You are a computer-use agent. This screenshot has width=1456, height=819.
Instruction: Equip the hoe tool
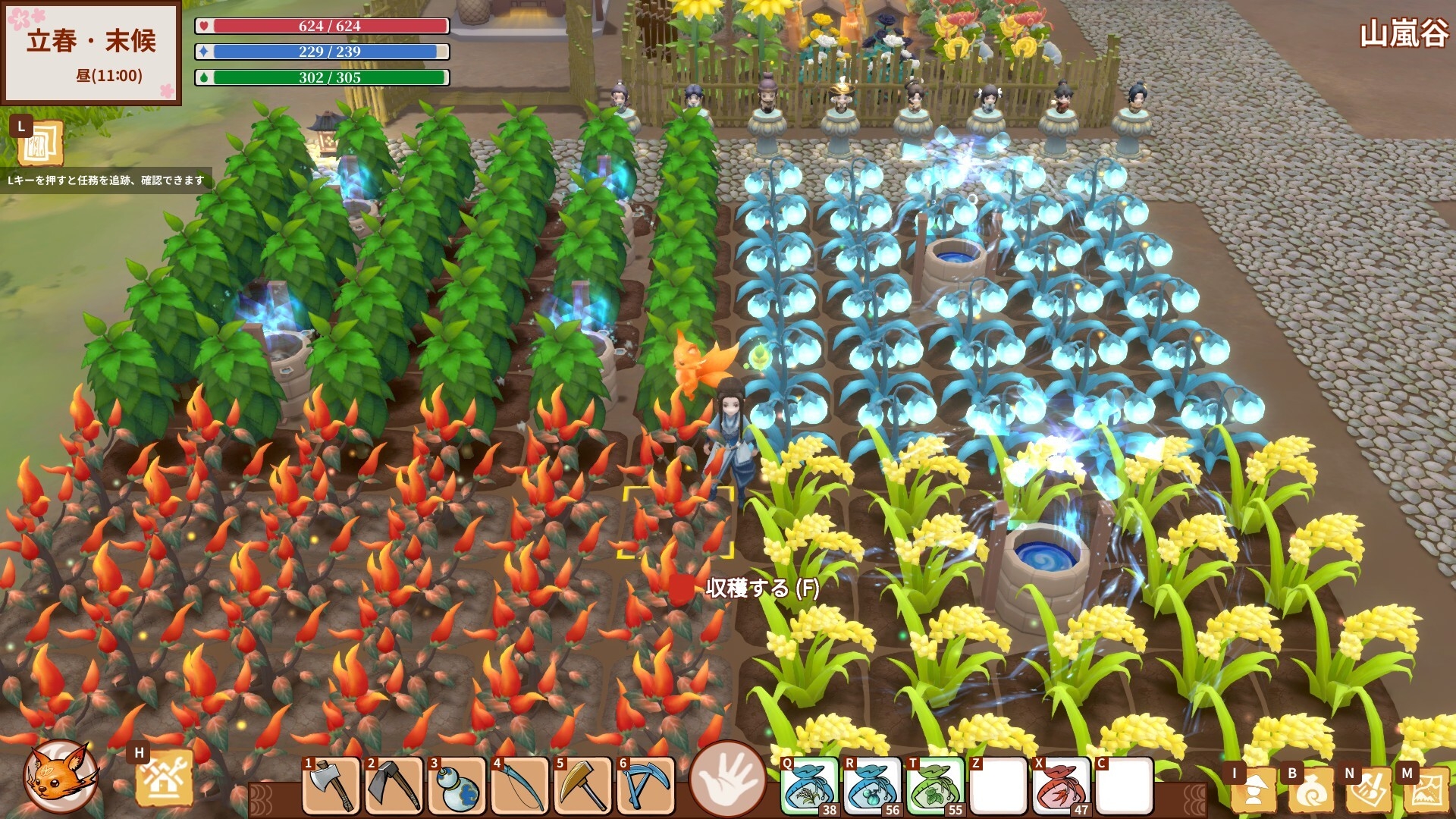tap(394, 786)
